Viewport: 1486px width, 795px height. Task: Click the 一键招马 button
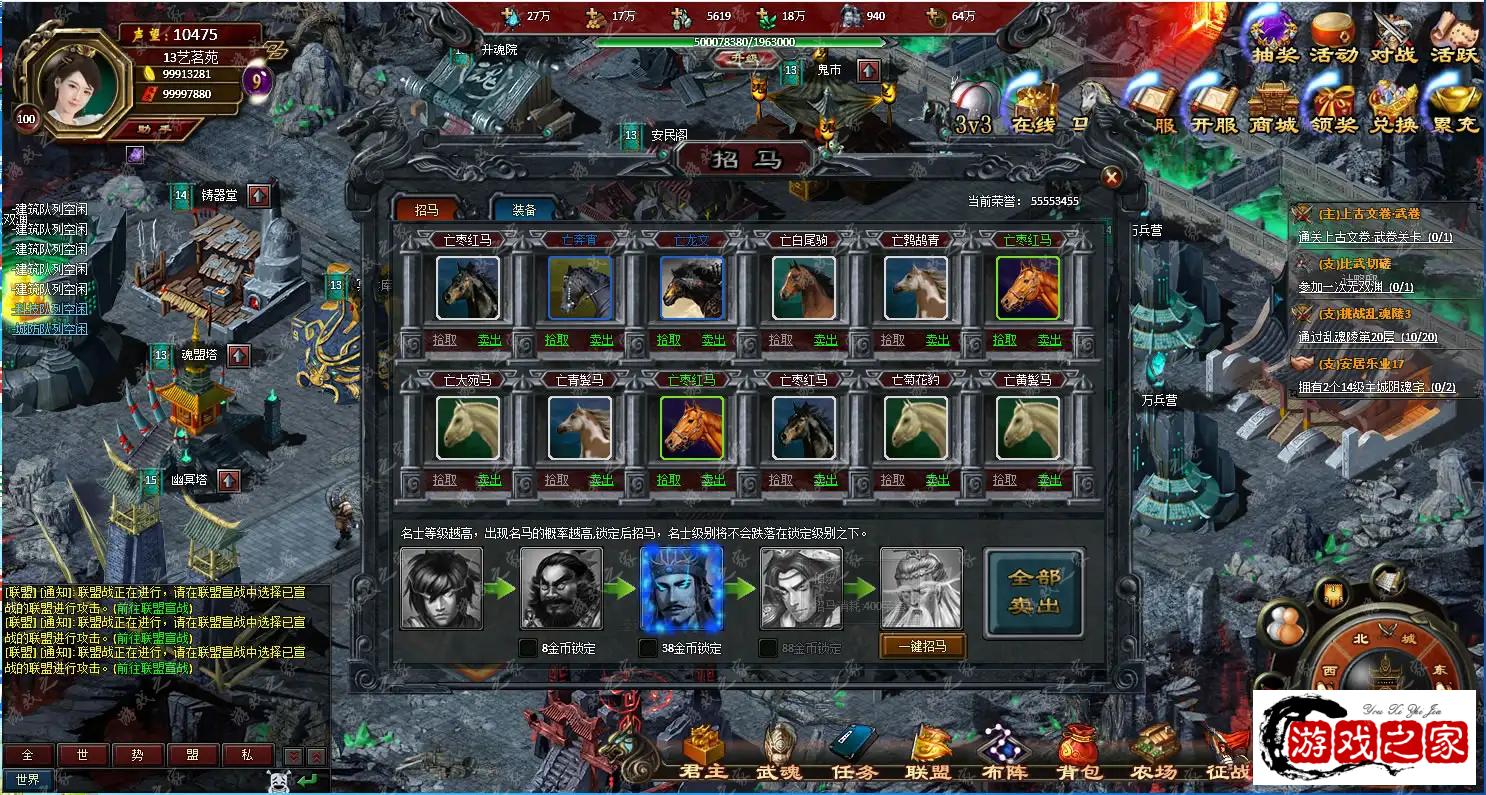[x=922, y=646]
